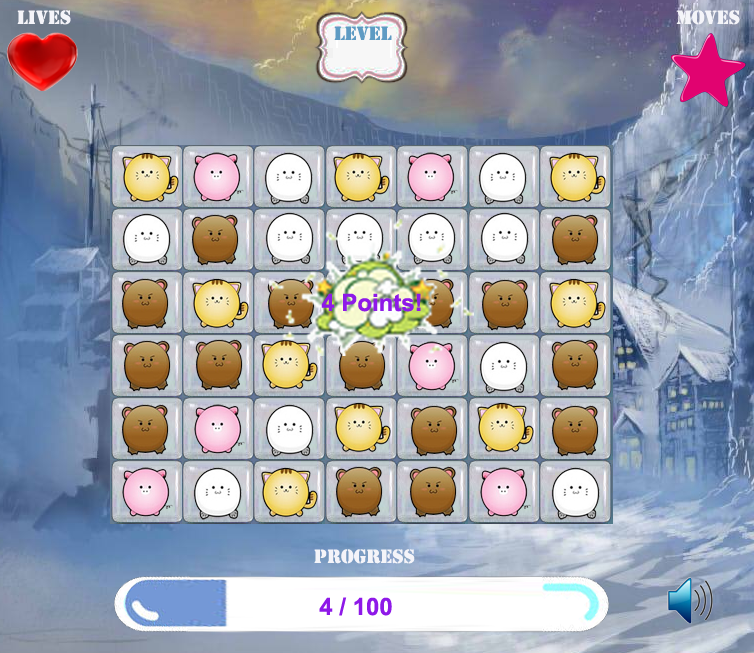
Task: Select the yellow cat tile in the board's top-left corner
Action: (147, 177)
